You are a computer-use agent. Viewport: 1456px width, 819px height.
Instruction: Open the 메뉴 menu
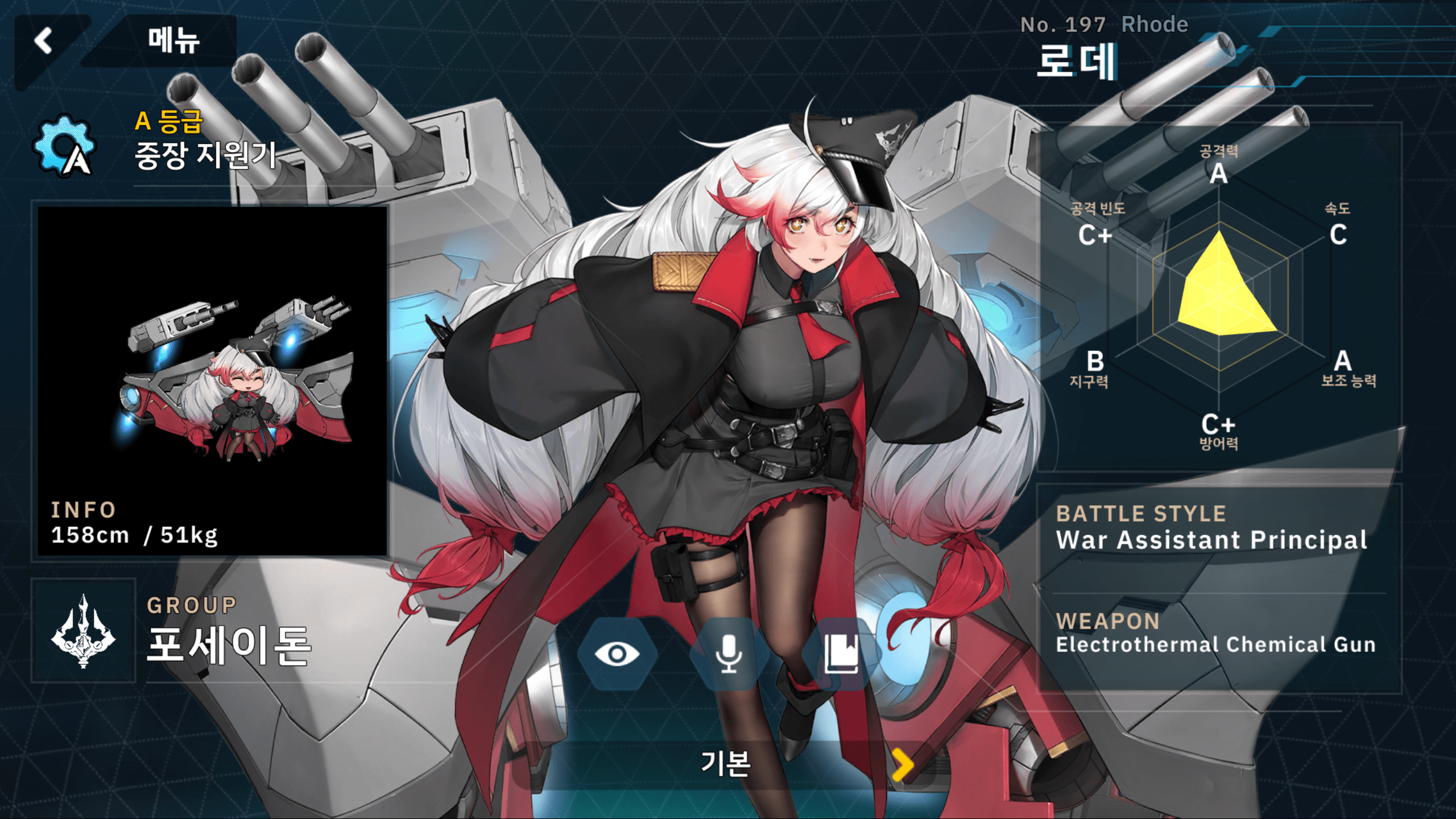click(x=173, y=41)
